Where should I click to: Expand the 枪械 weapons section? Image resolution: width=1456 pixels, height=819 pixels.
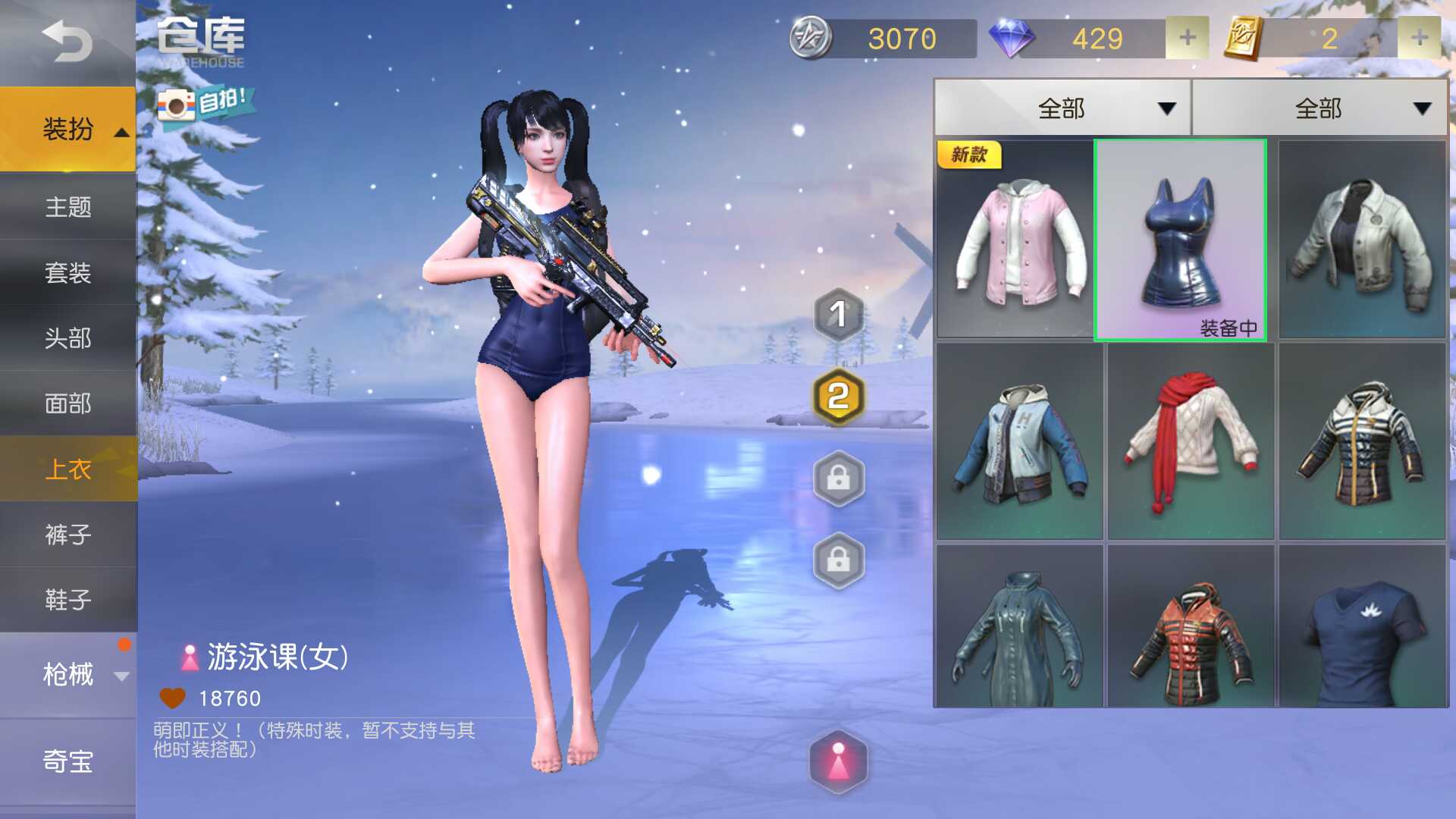[67, 675]
